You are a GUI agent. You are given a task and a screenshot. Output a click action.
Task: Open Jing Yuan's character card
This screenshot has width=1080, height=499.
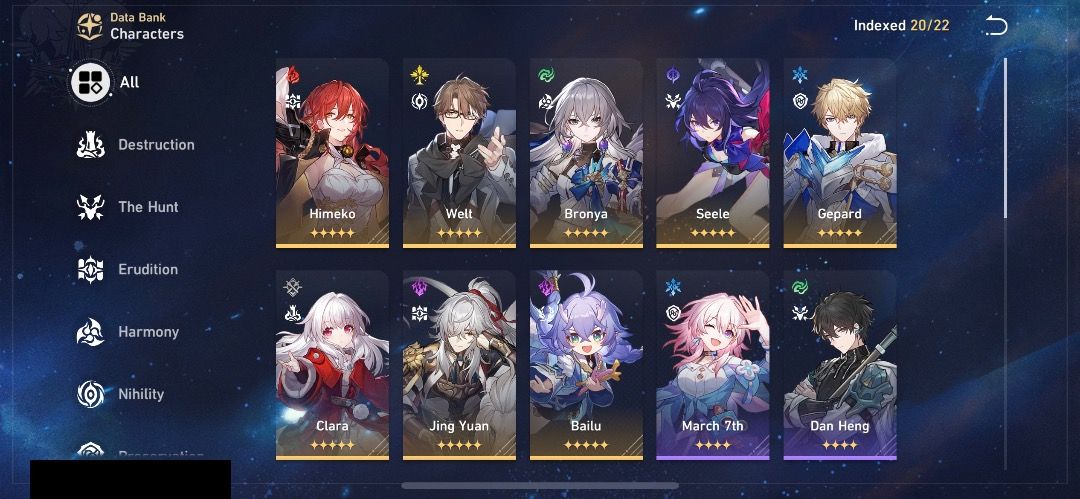[x=459, y=364]
